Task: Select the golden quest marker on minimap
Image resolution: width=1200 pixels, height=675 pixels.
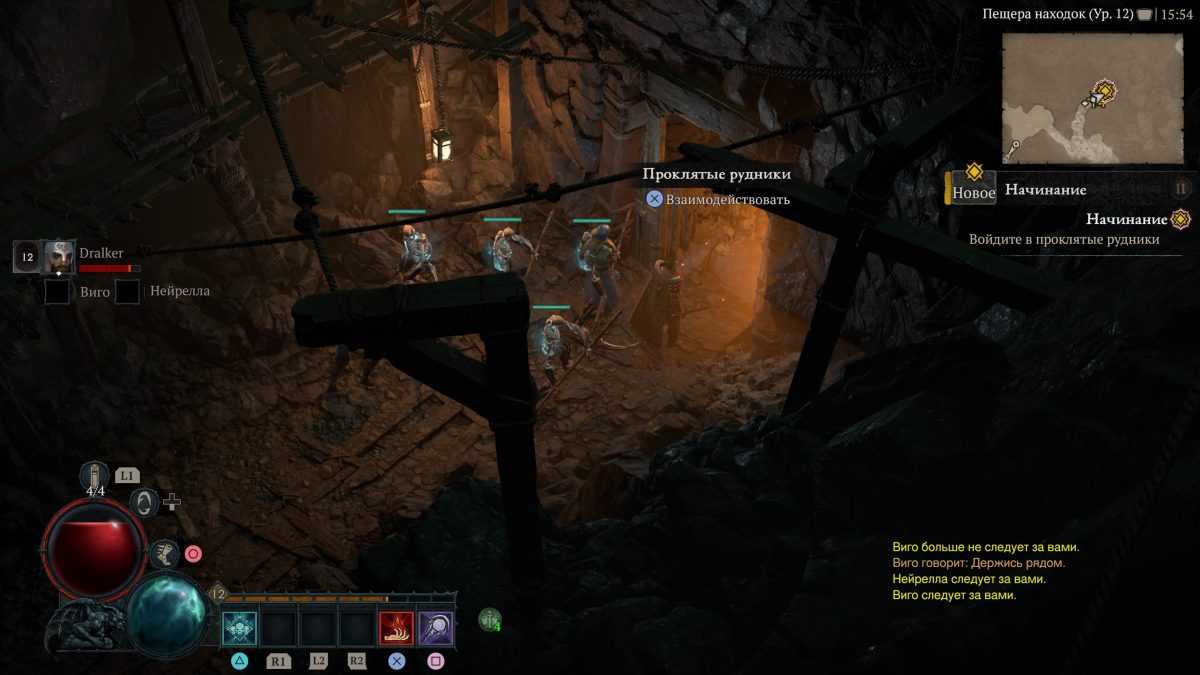Action: [x=1104, y=92]
